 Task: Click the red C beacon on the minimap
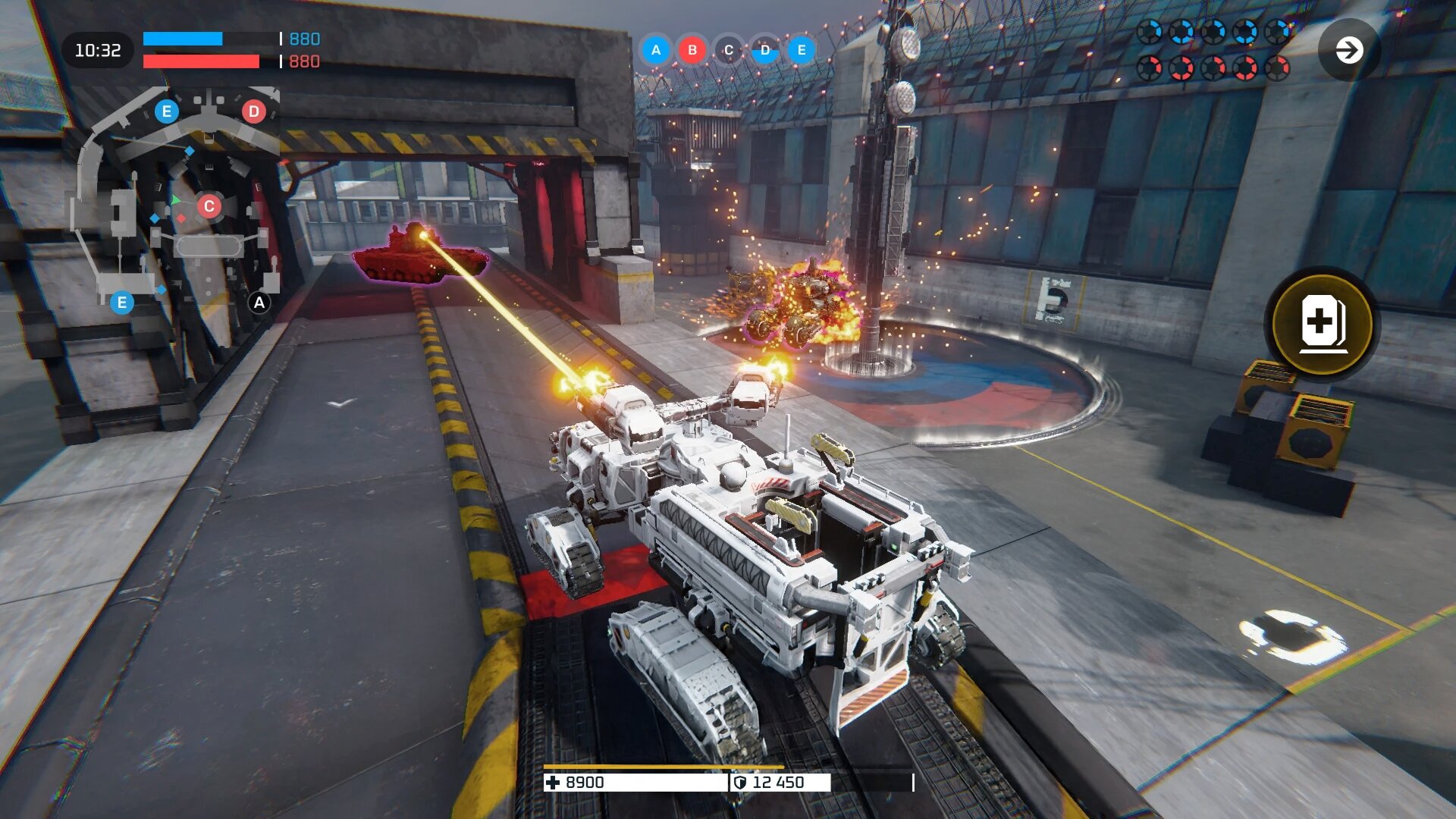[x=209, y=206]
